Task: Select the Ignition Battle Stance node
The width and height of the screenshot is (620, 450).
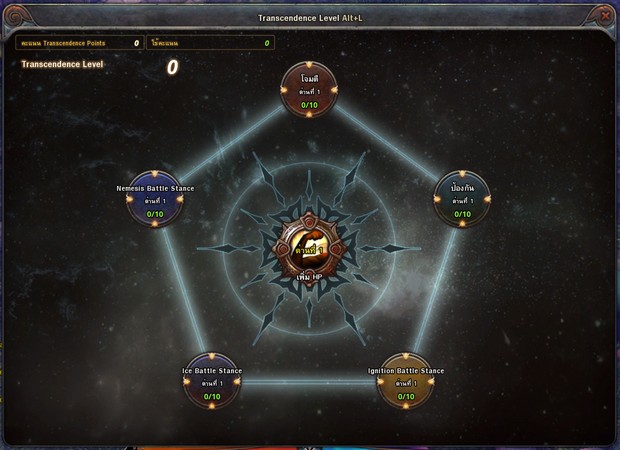Action: (x=406, y=382)
